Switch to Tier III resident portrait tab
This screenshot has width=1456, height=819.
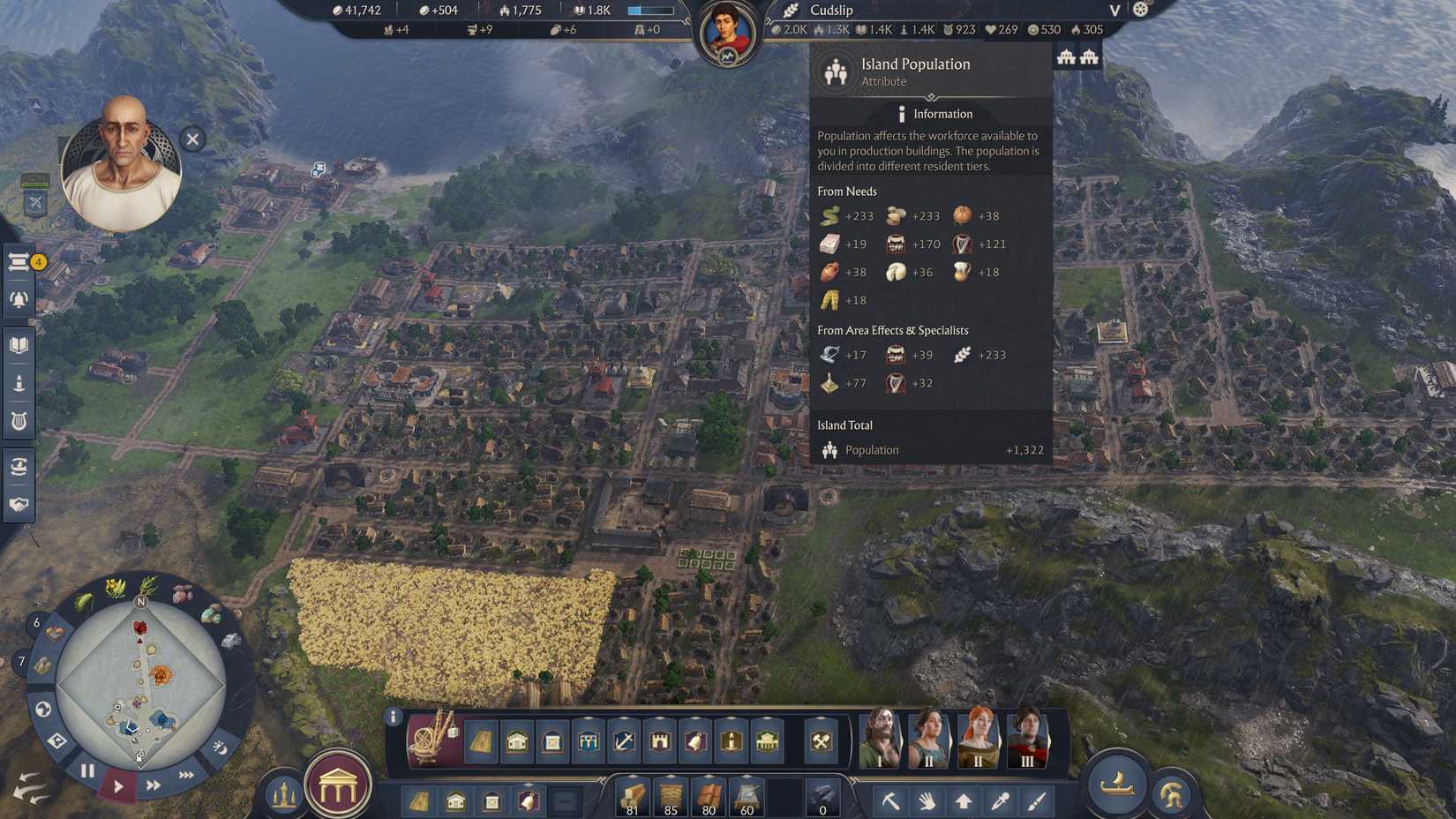pos(1029,740)
